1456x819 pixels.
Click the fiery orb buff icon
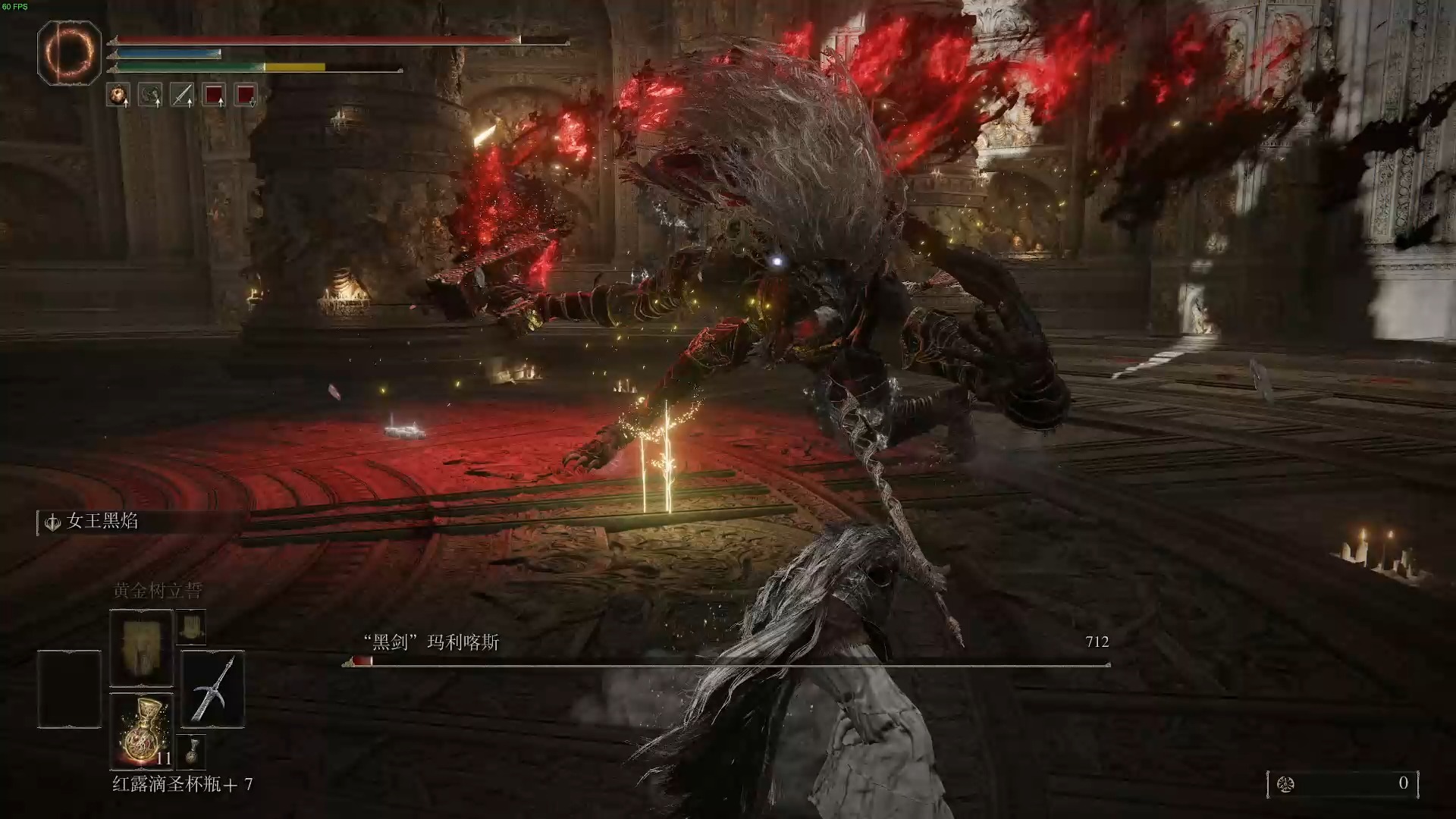tap(118, 95)
